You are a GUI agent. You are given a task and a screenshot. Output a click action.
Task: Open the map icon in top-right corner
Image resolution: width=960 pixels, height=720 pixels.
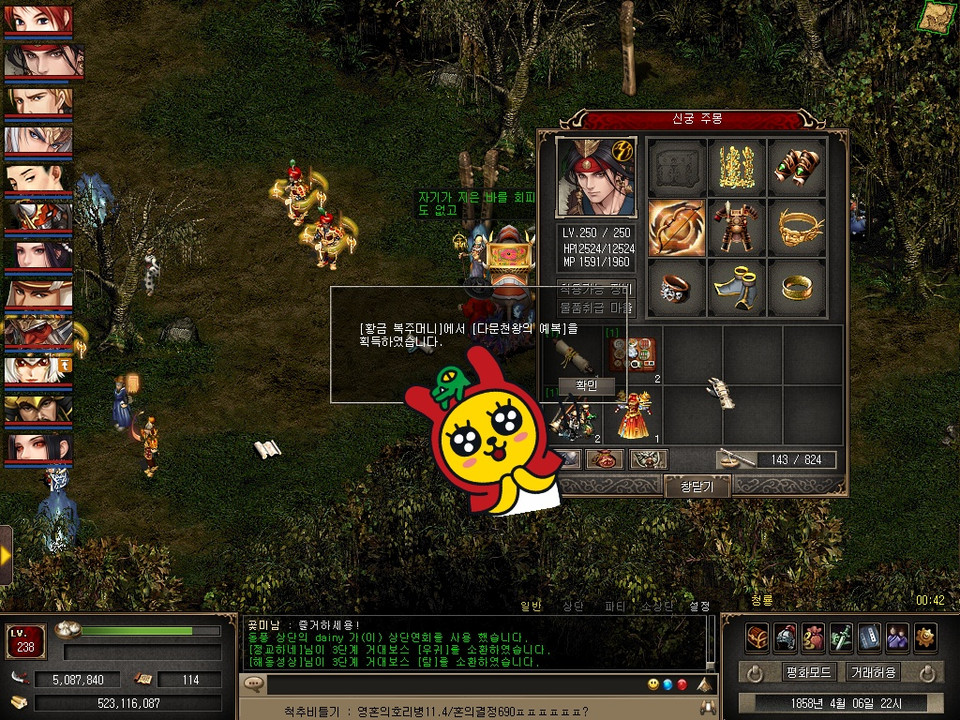click(x=937, y=17)
